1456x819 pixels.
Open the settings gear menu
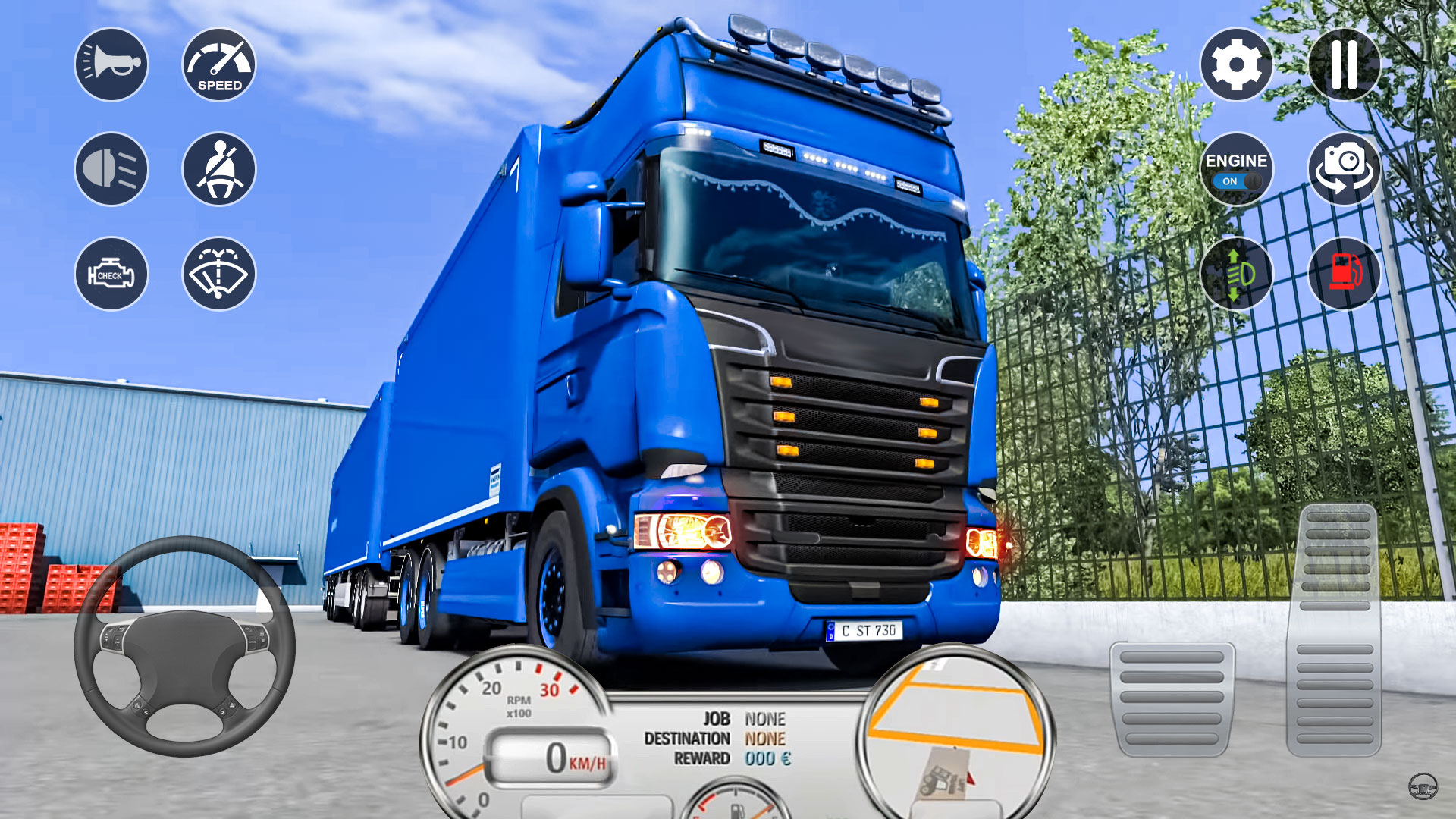1237,65
